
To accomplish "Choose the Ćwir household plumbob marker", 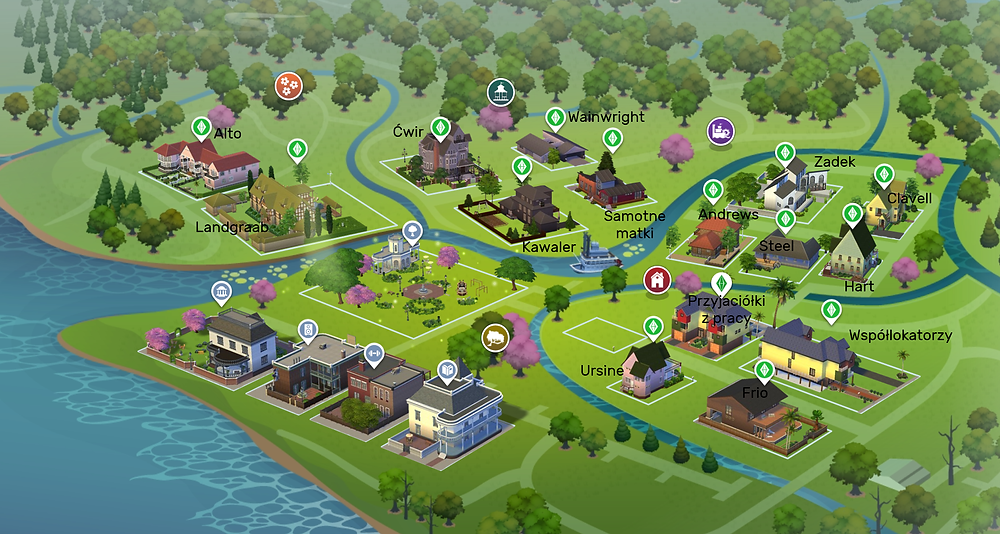I will click(438, 129).
